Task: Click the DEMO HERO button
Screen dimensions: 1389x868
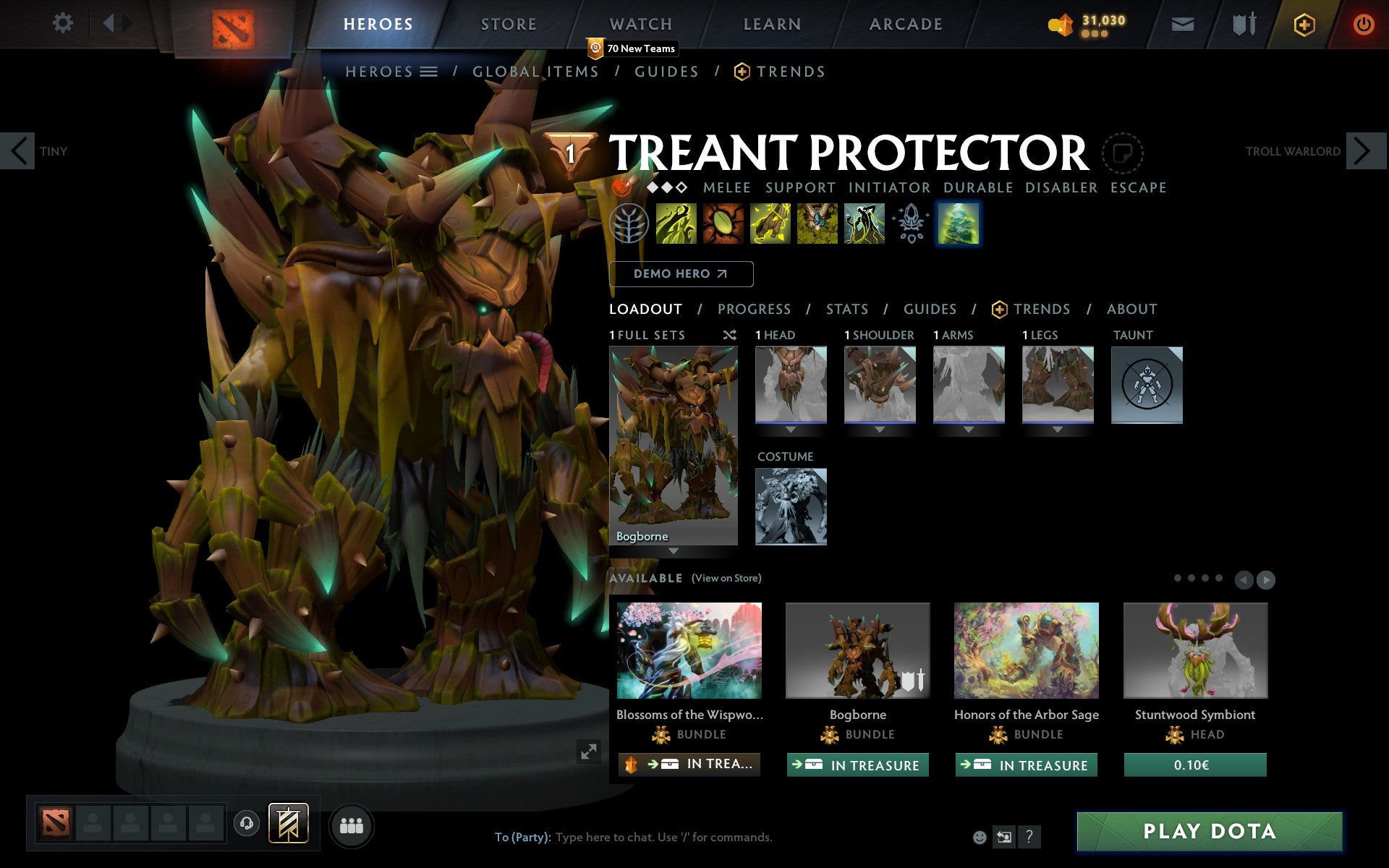Action: coord(681,274)
